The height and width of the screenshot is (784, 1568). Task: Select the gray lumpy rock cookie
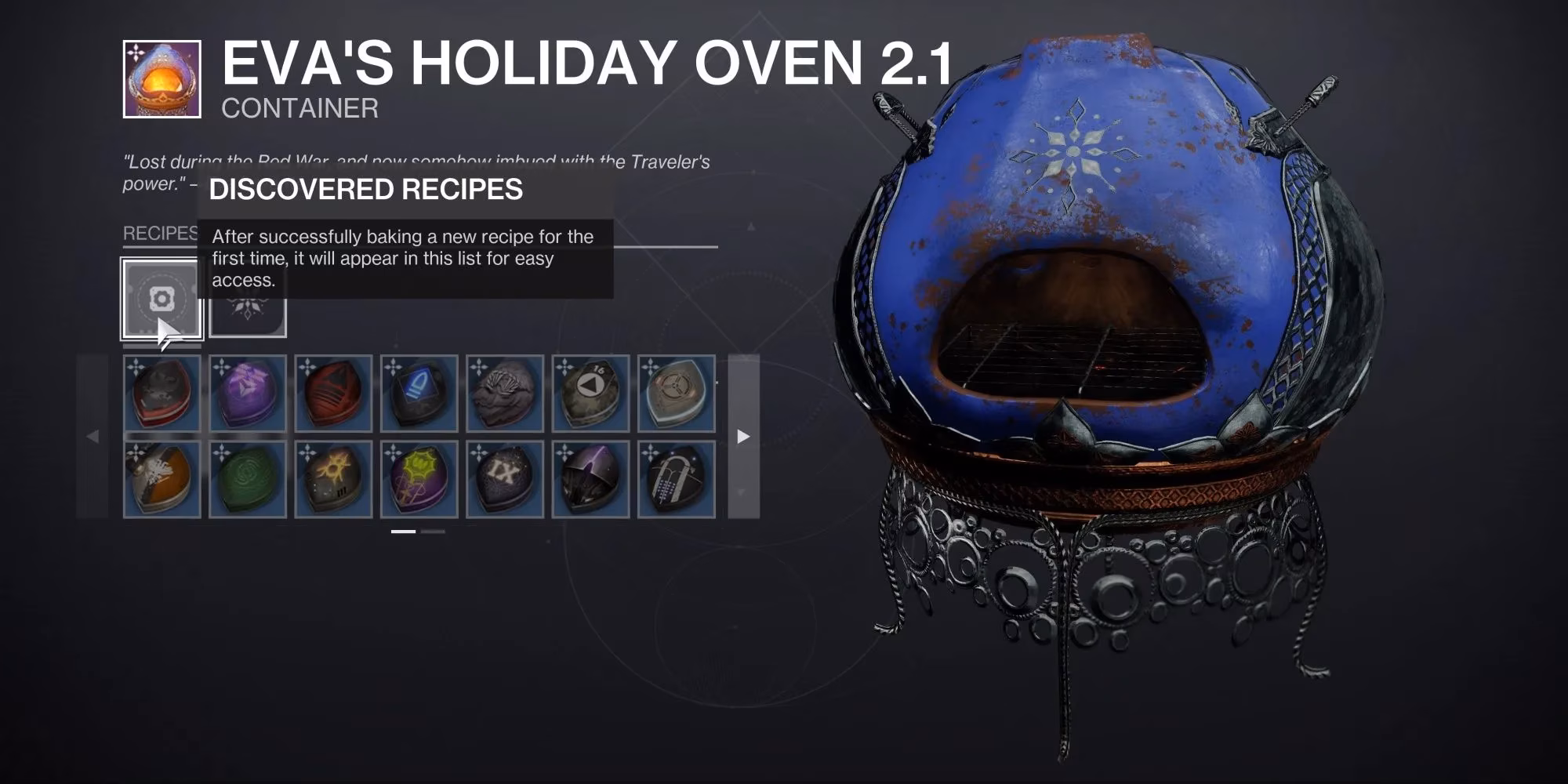pos(505,393)
